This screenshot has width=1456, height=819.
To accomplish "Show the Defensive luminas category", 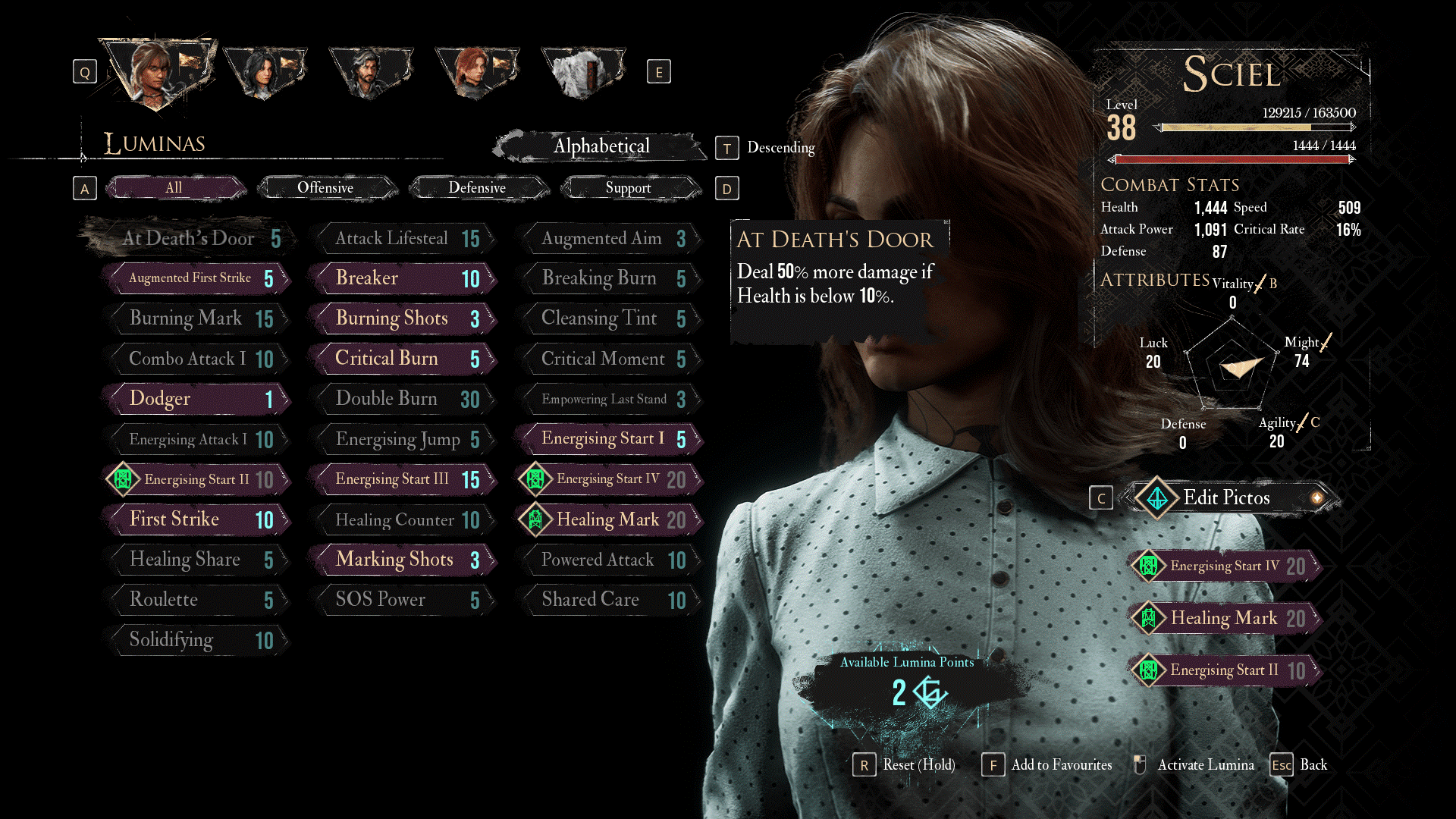I will tap(477, 188).
